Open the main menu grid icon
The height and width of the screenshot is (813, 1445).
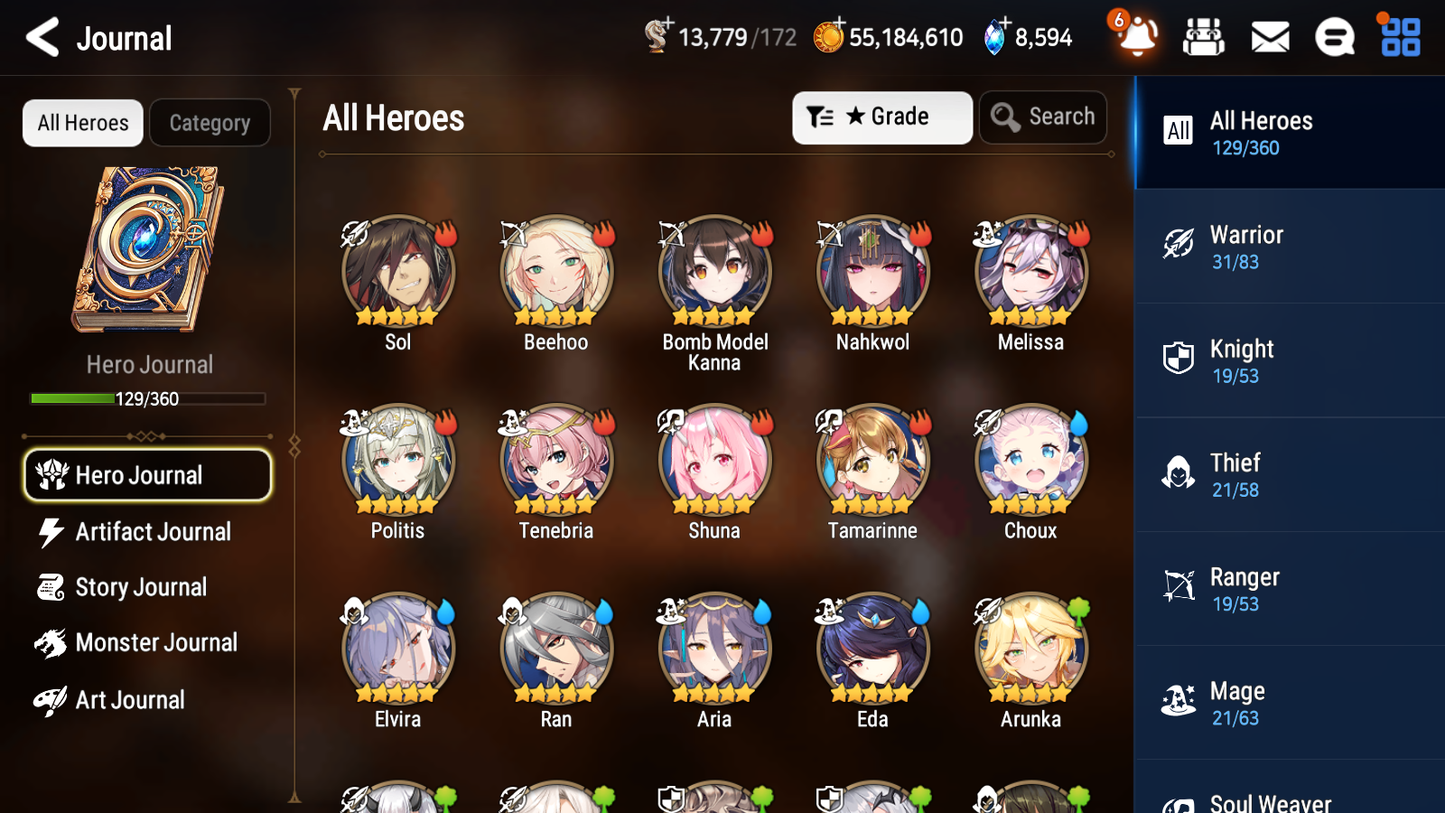[x=1399, y=36]
